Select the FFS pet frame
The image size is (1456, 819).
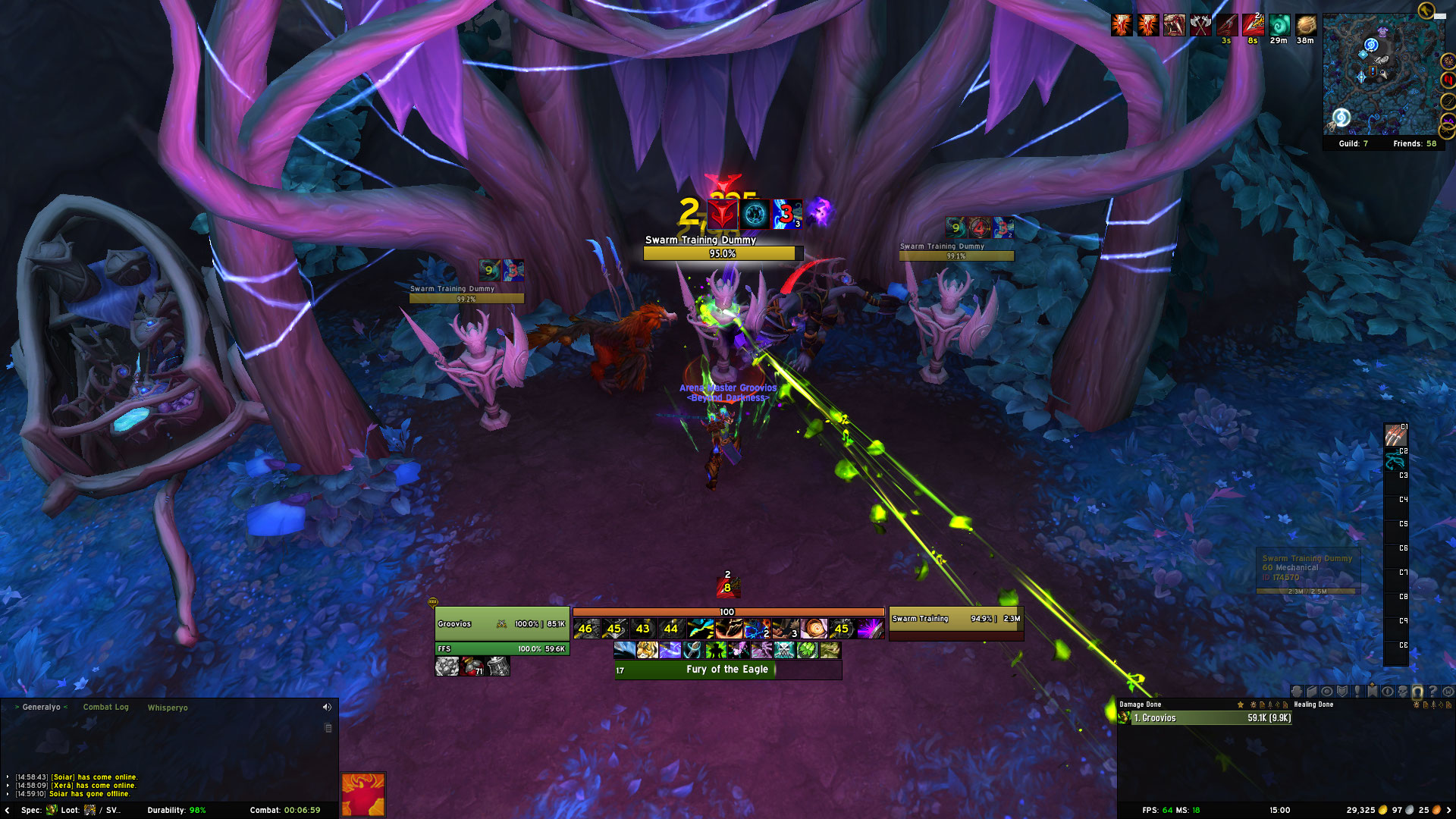click(x=501, y=649)
